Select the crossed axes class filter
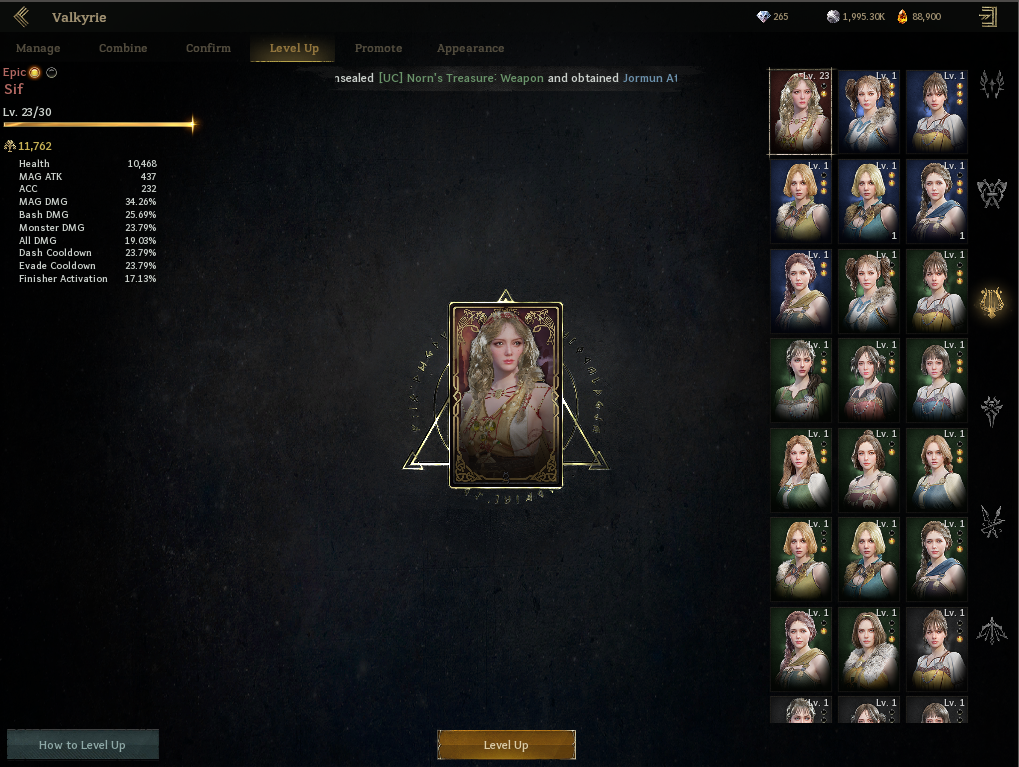The height and width of the screenshot is (767, 1019). 992,193
